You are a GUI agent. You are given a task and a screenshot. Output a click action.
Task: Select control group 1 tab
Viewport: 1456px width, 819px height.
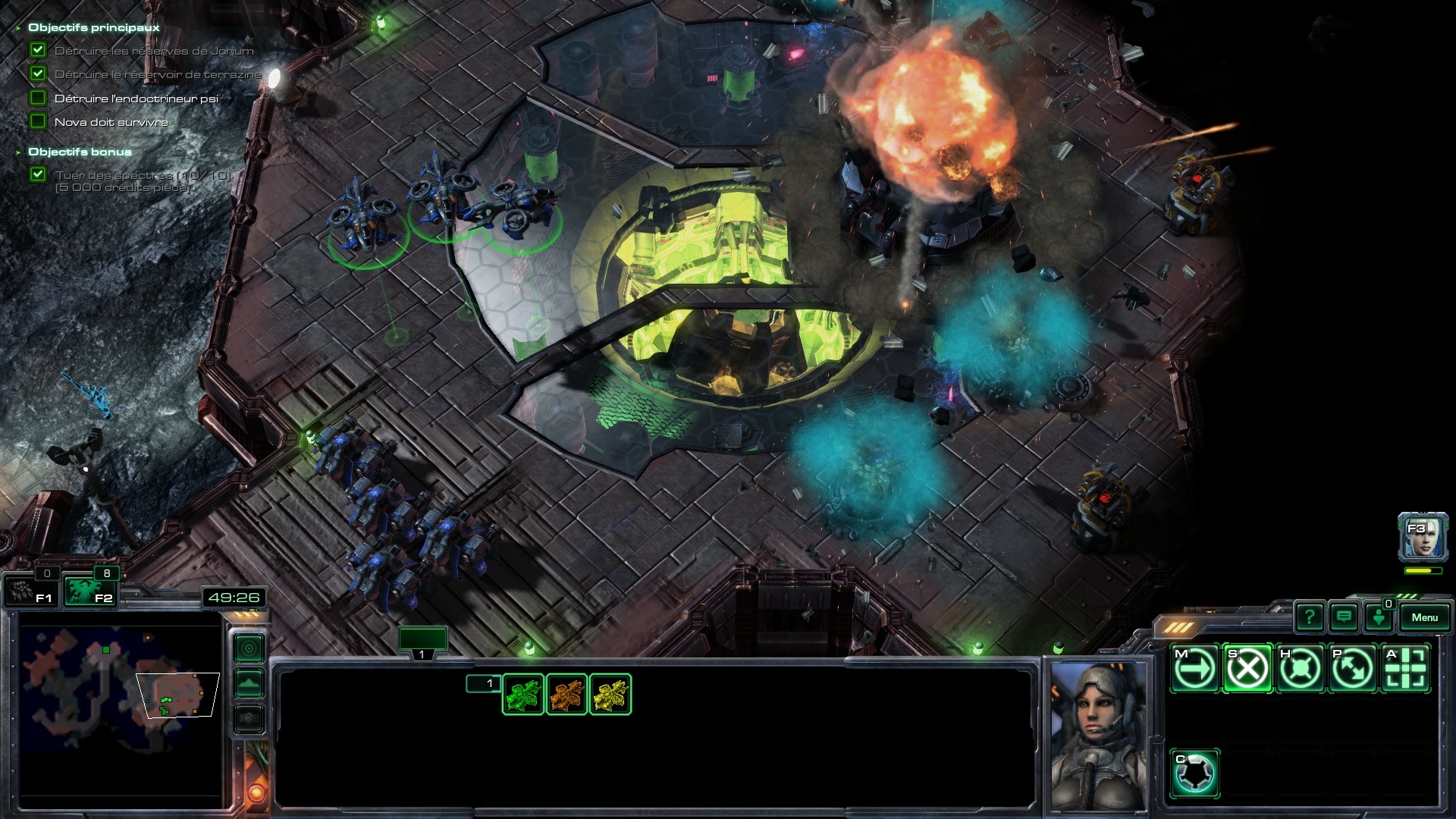(422, 641)
